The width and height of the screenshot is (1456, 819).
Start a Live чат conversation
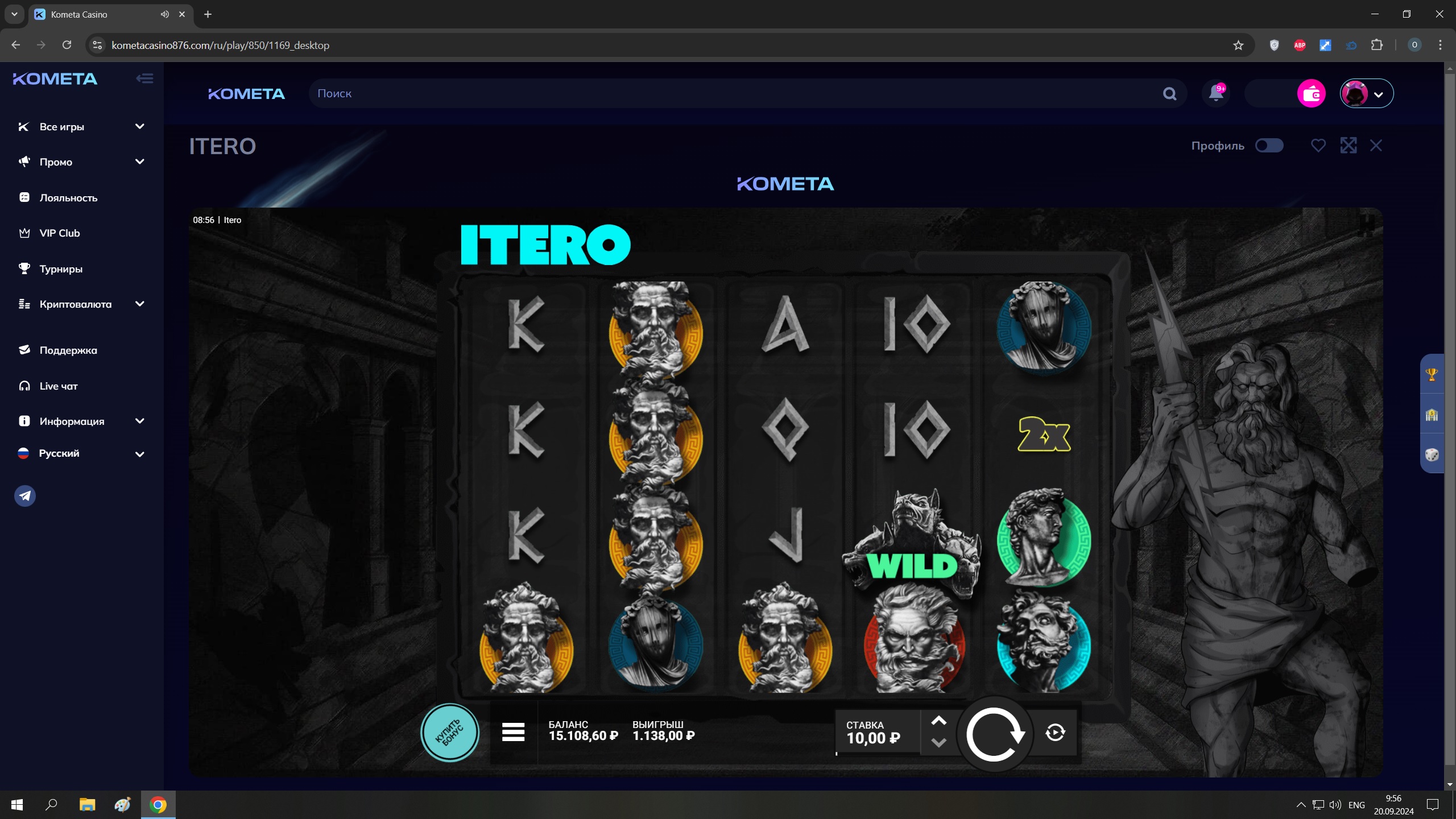click(x=59, y=386)
